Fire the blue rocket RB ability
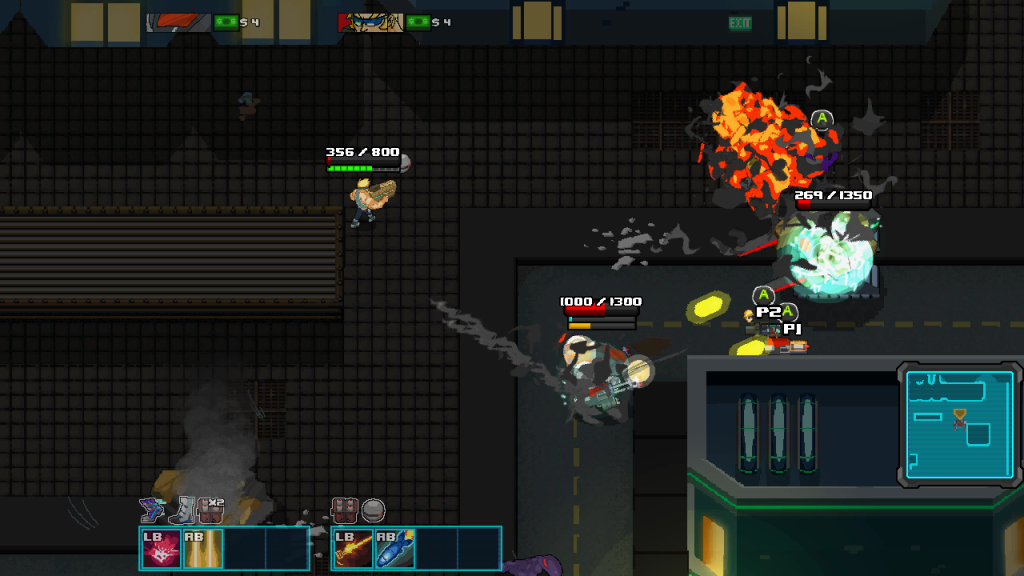This screenshot has width=1024, height=576. coord(395,549)
